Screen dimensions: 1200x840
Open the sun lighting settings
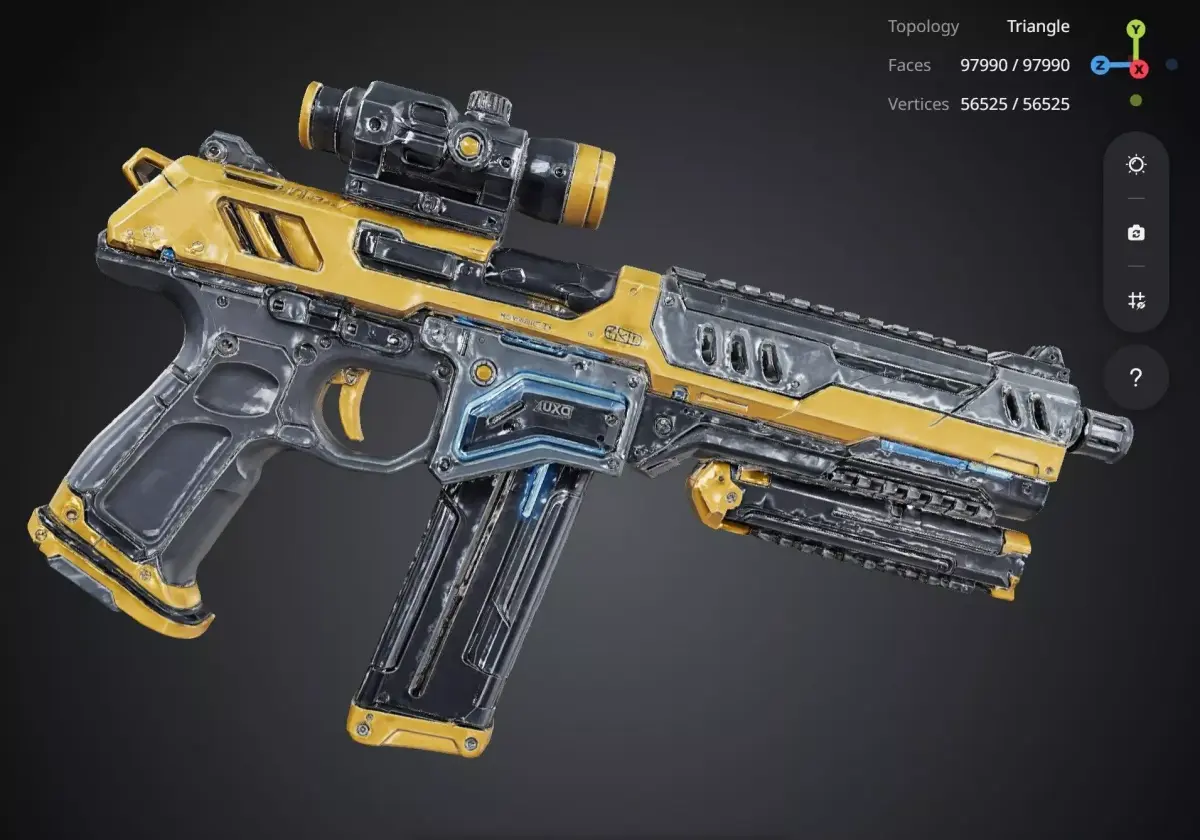click(x=1136, y=165)
